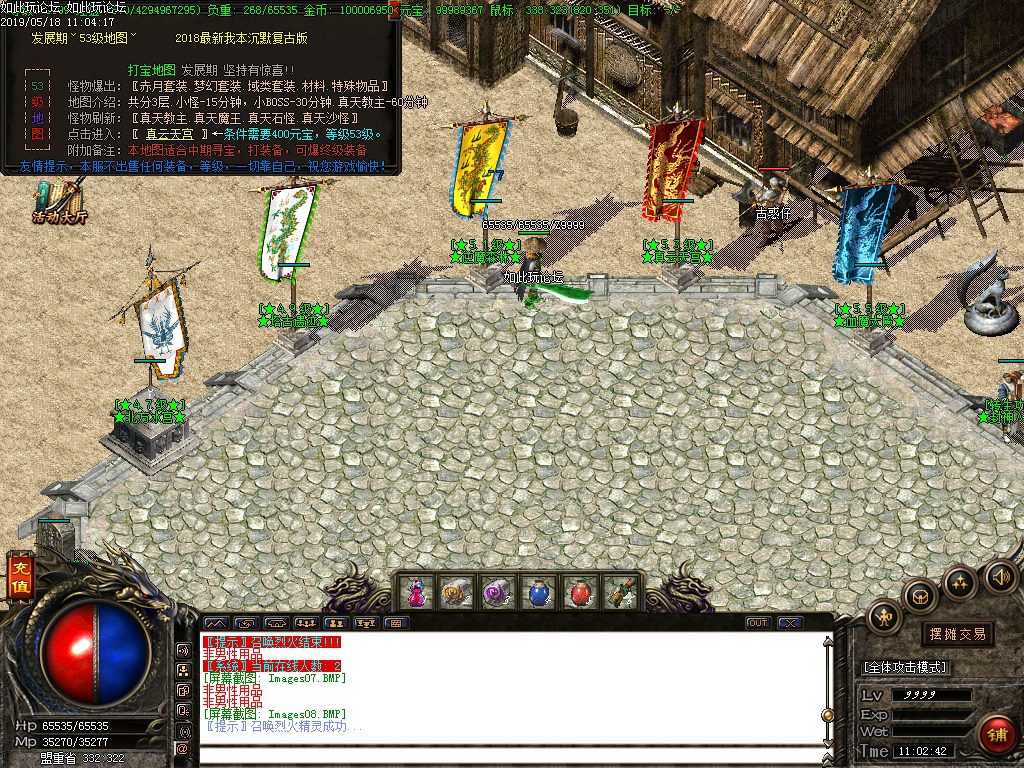
Task: Close the game with the X button
Action: 790,623
